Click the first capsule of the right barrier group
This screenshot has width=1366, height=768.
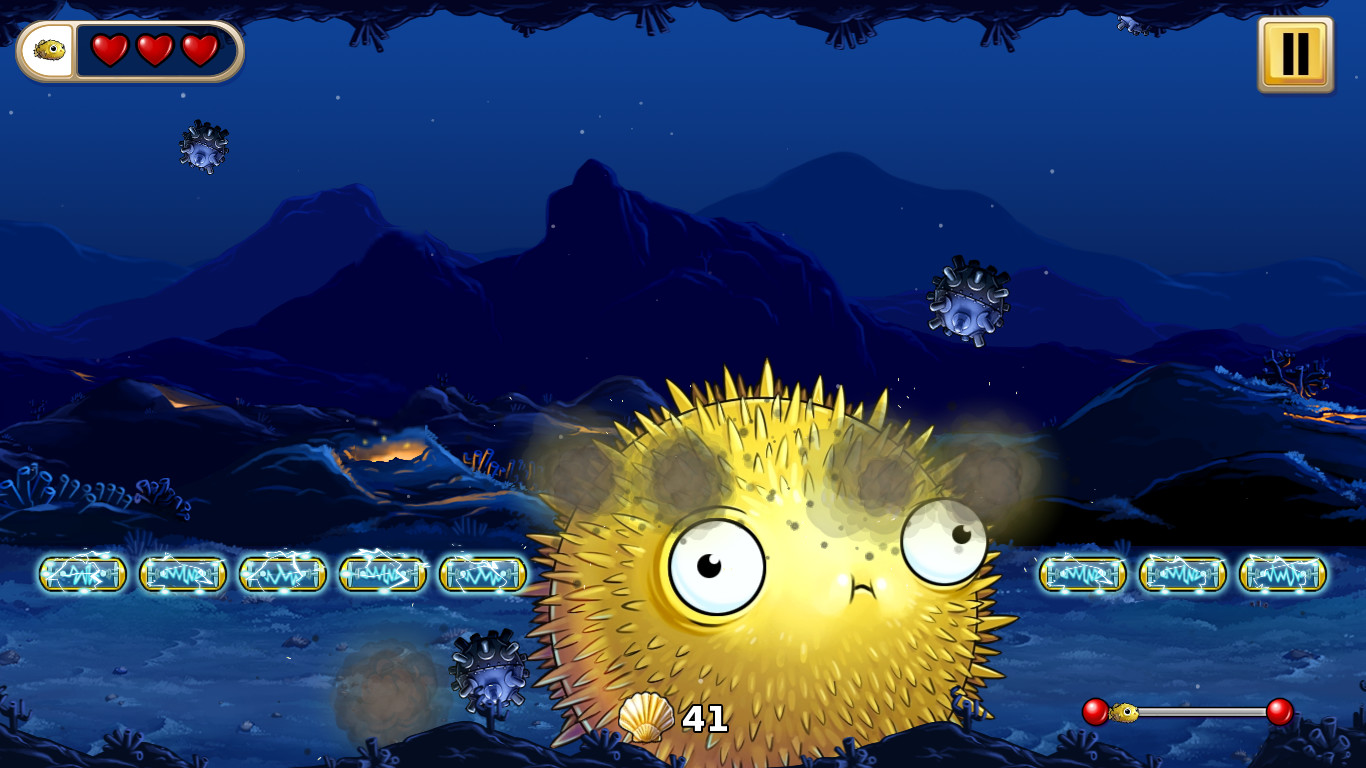1083,575
